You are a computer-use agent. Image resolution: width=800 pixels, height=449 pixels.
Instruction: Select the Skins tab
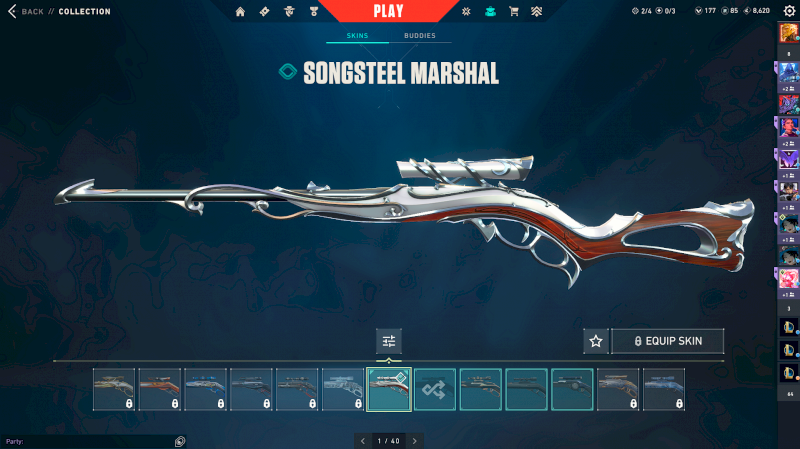[357, 36]
